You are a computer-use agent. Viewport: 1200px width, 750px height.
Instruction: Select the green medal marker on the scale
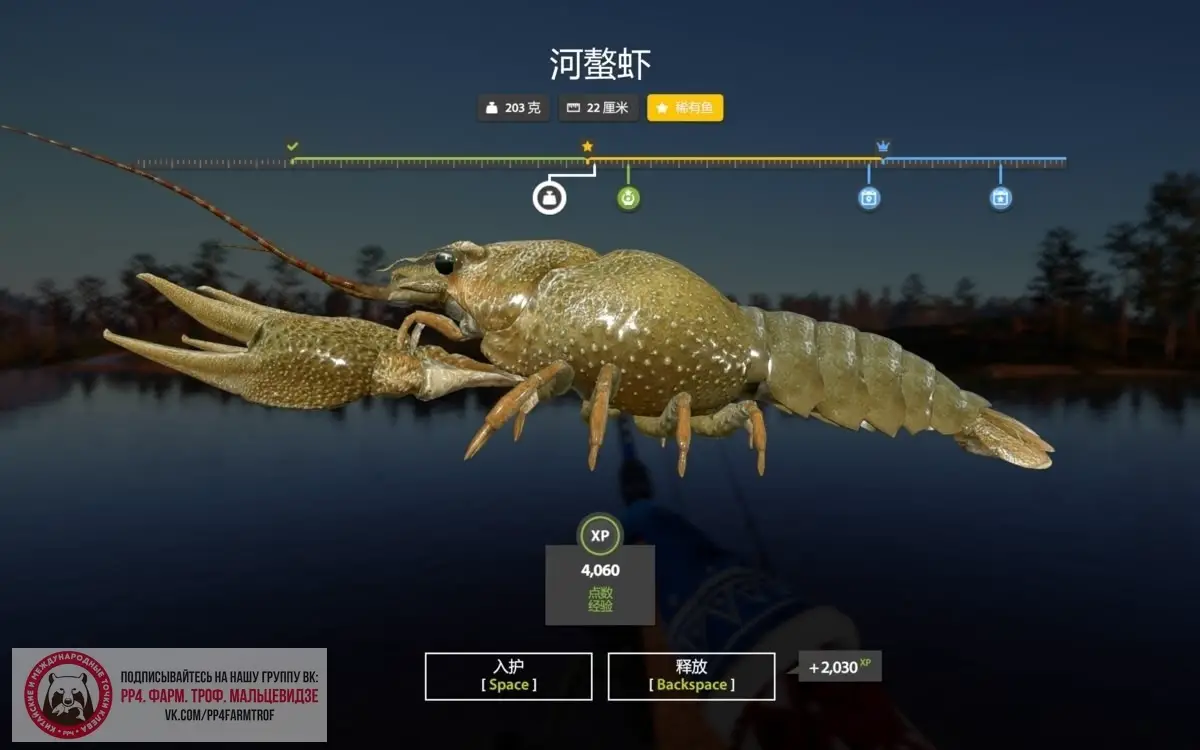pyautogui.click(x=628, y=198)
